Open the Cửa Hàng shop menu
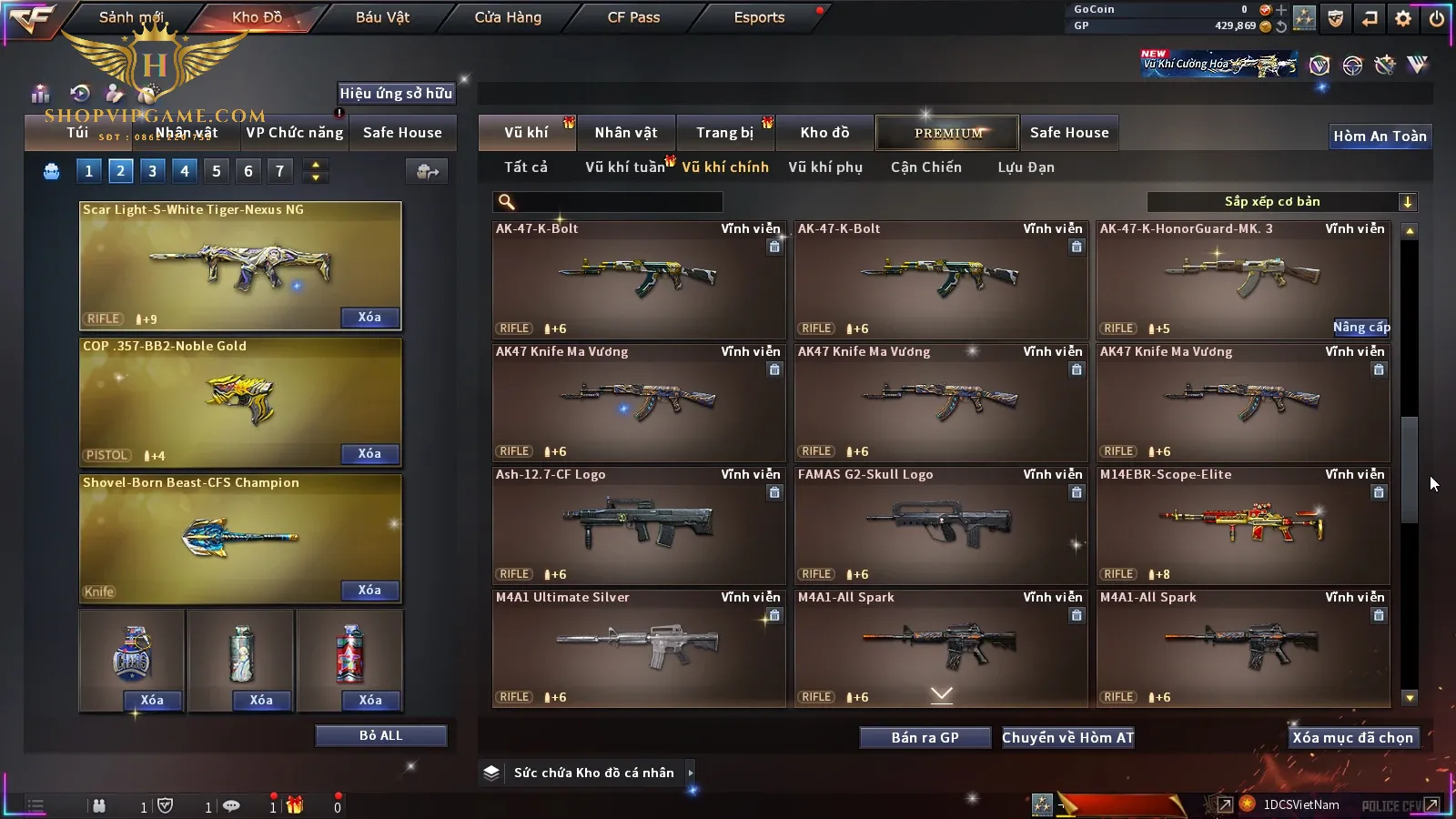1456x819 pixels. pos(508,17)
